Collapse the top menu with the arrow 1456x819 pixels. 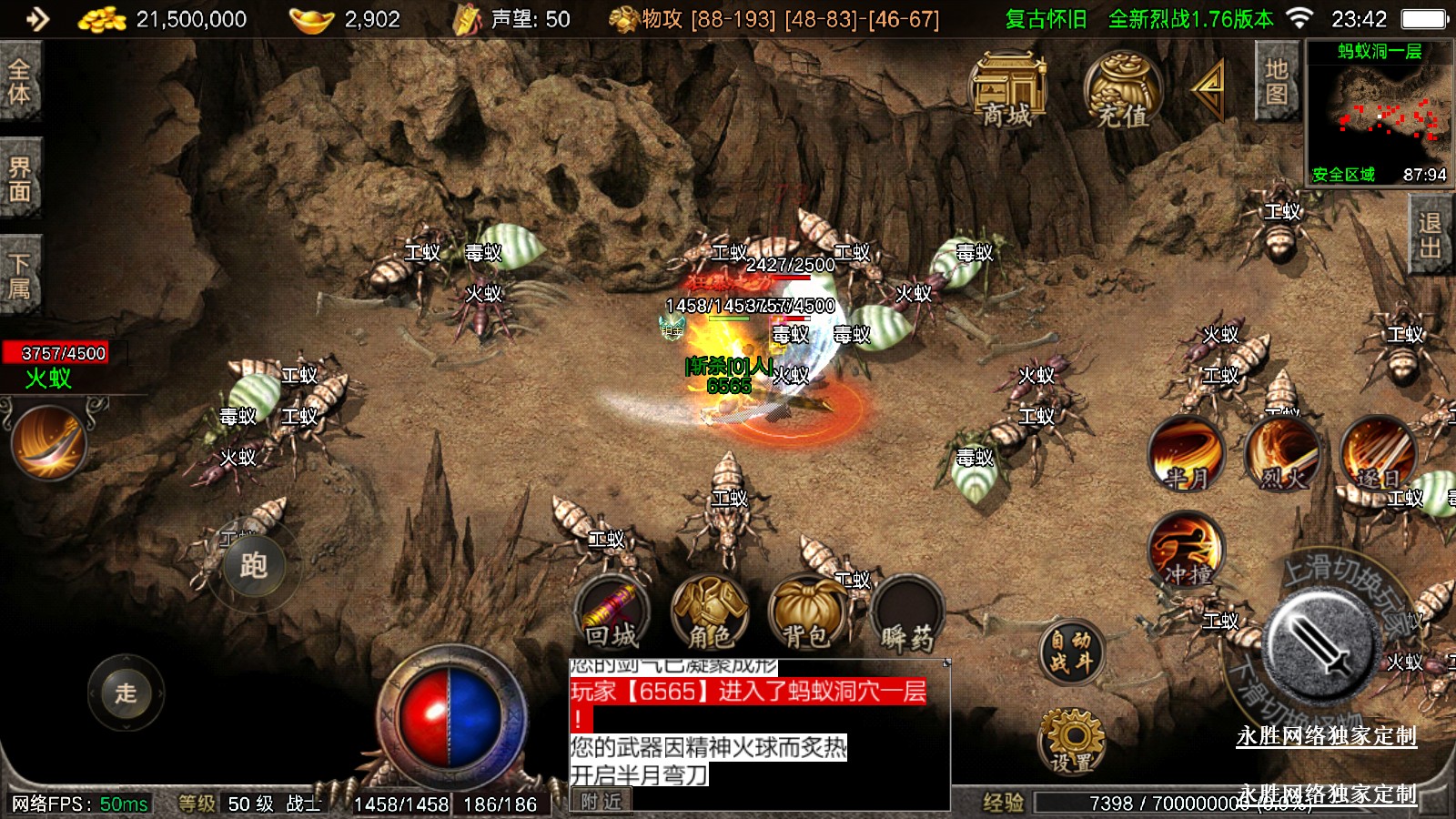coord(1208,87)
